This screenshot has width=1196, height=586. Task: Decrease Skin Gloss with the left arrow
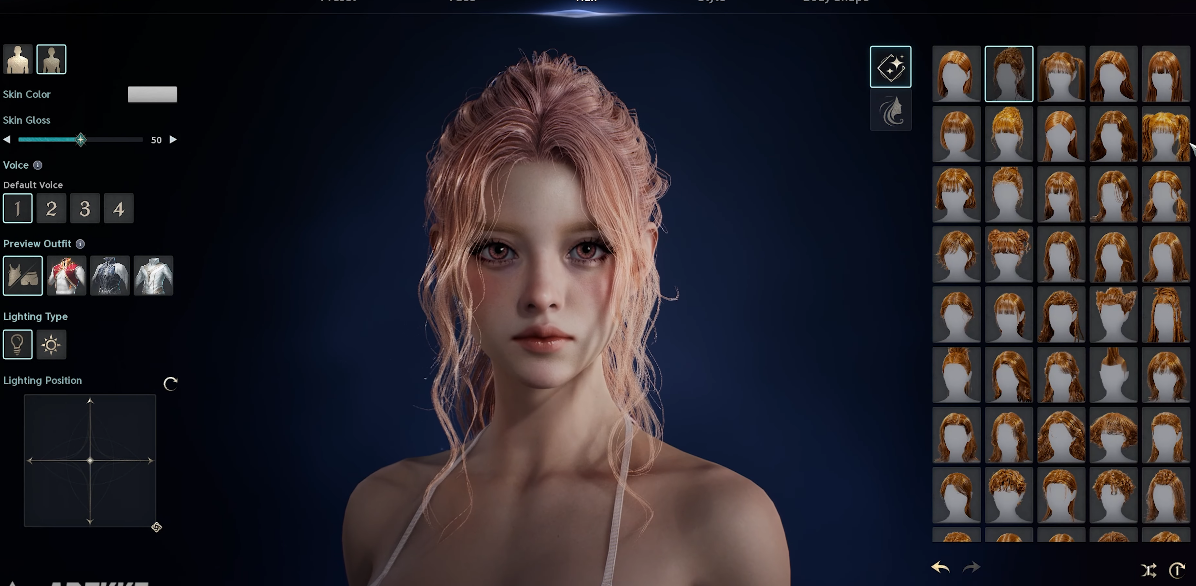pos(8,140)
